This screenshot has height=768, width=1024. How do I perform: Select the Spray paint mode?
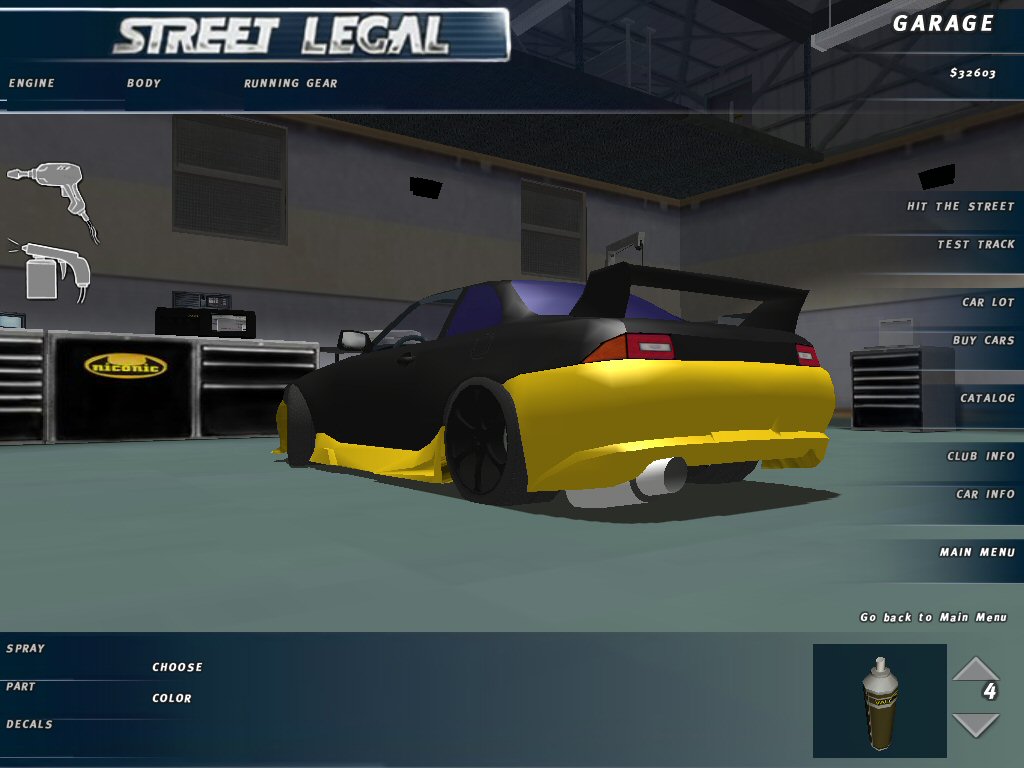(25, 648)
